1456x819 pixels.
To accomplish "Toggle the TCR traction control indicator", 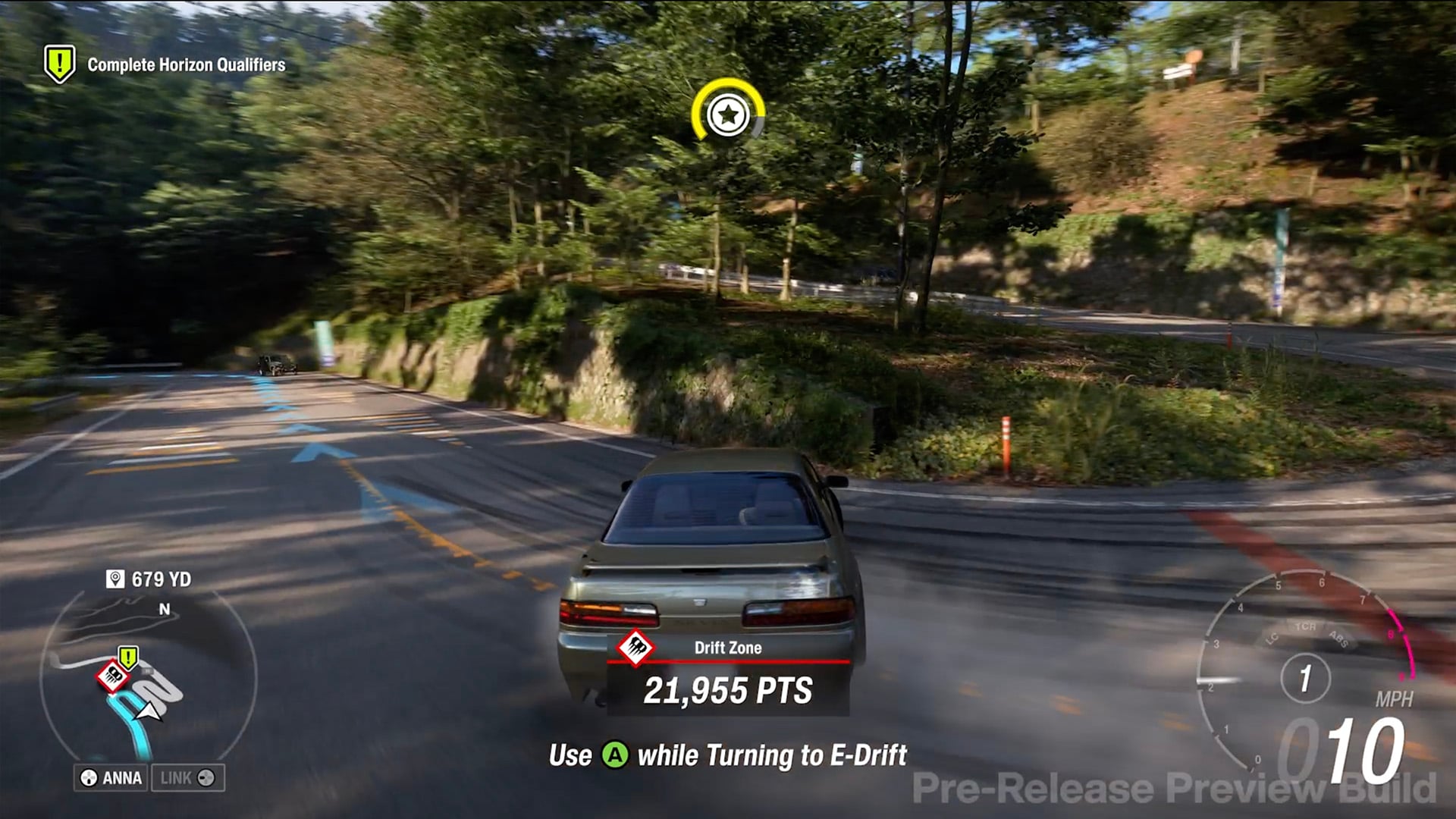I will pyautogui.click(x=1306, y=626).
